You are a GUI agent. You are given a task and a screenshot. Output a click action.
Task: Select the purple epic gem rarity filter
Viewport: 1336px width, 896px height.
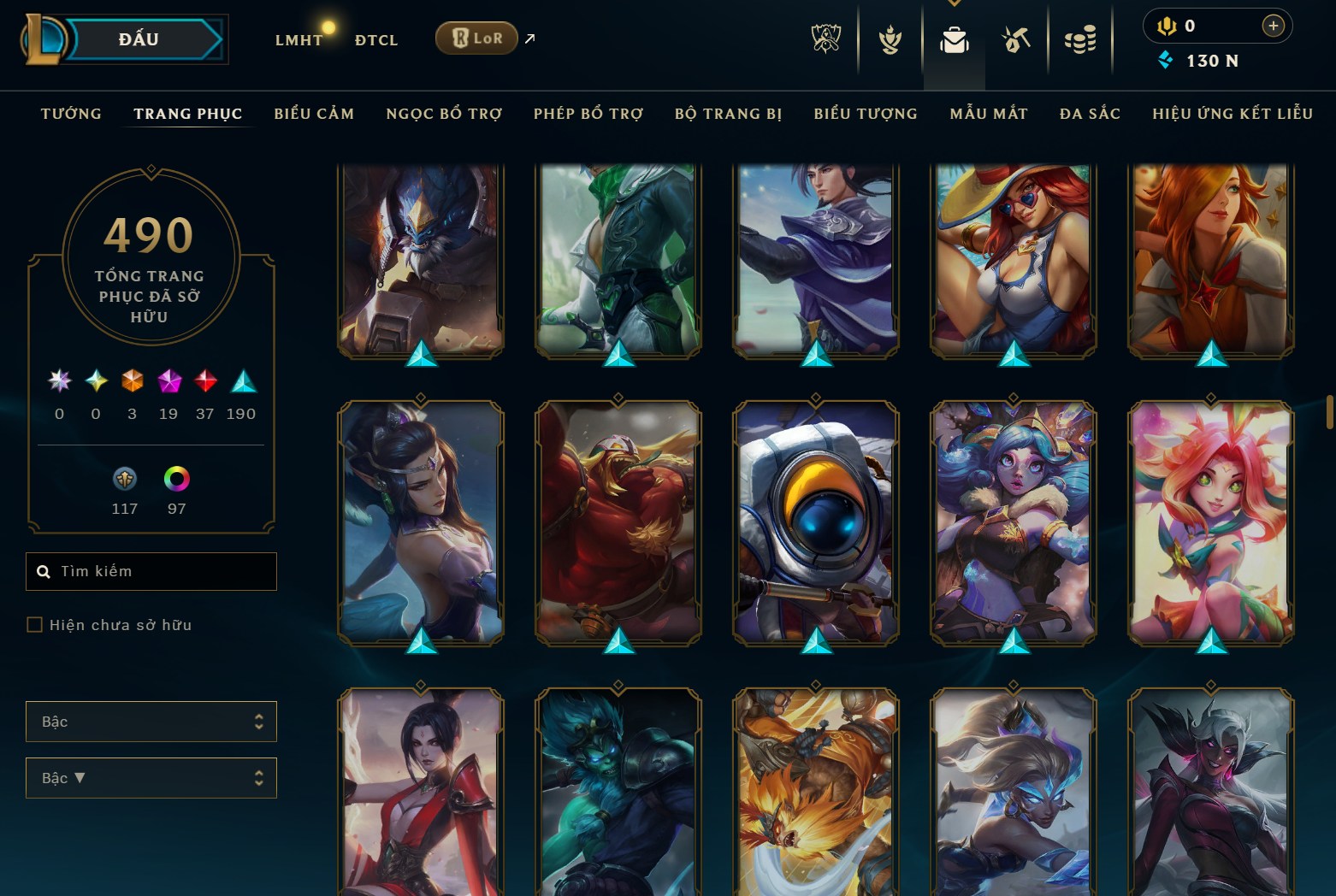[168, 382]
